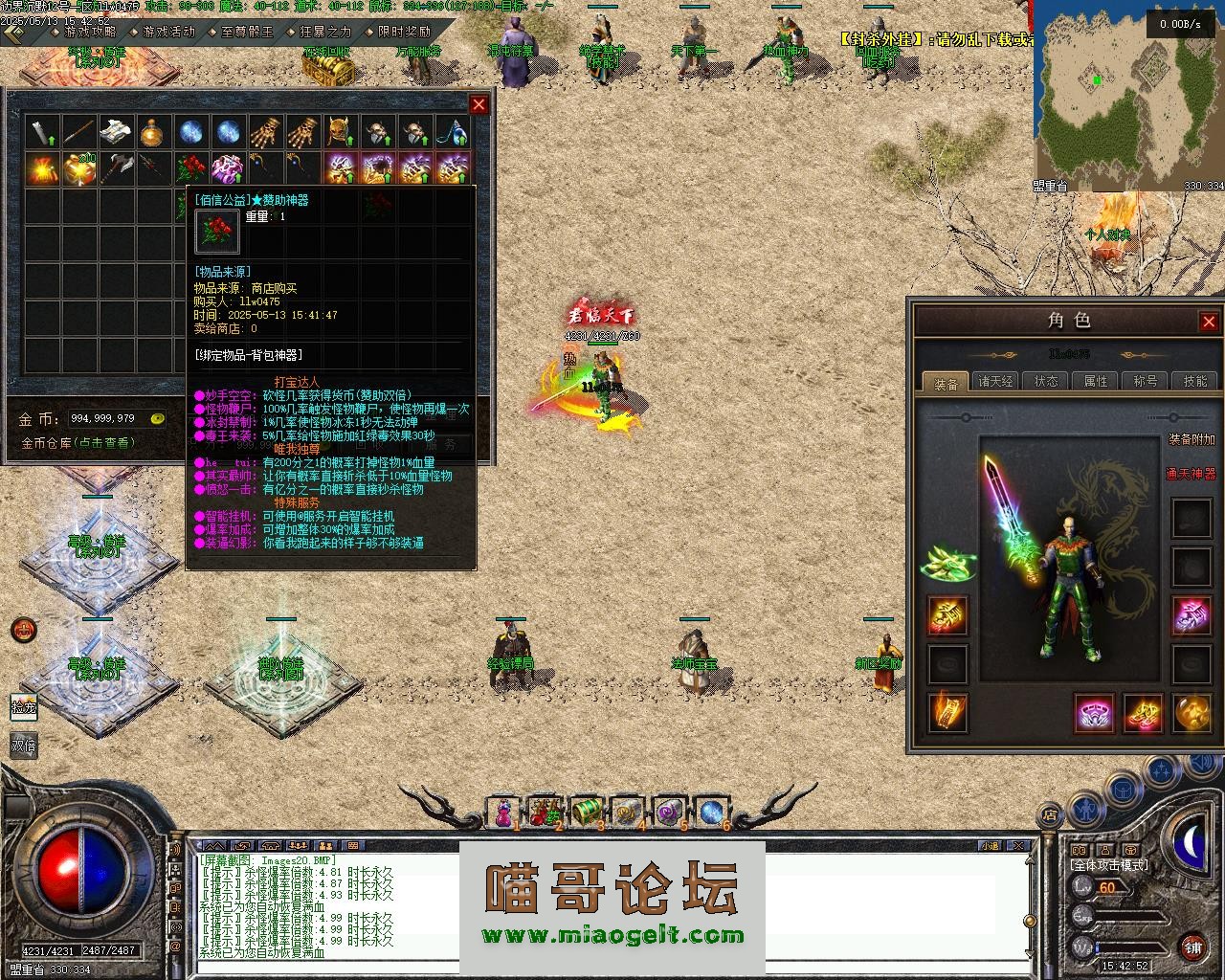The image size is (1225, 980).
Task: Close the inventory bag window
Action: click(x=479, y=104)
